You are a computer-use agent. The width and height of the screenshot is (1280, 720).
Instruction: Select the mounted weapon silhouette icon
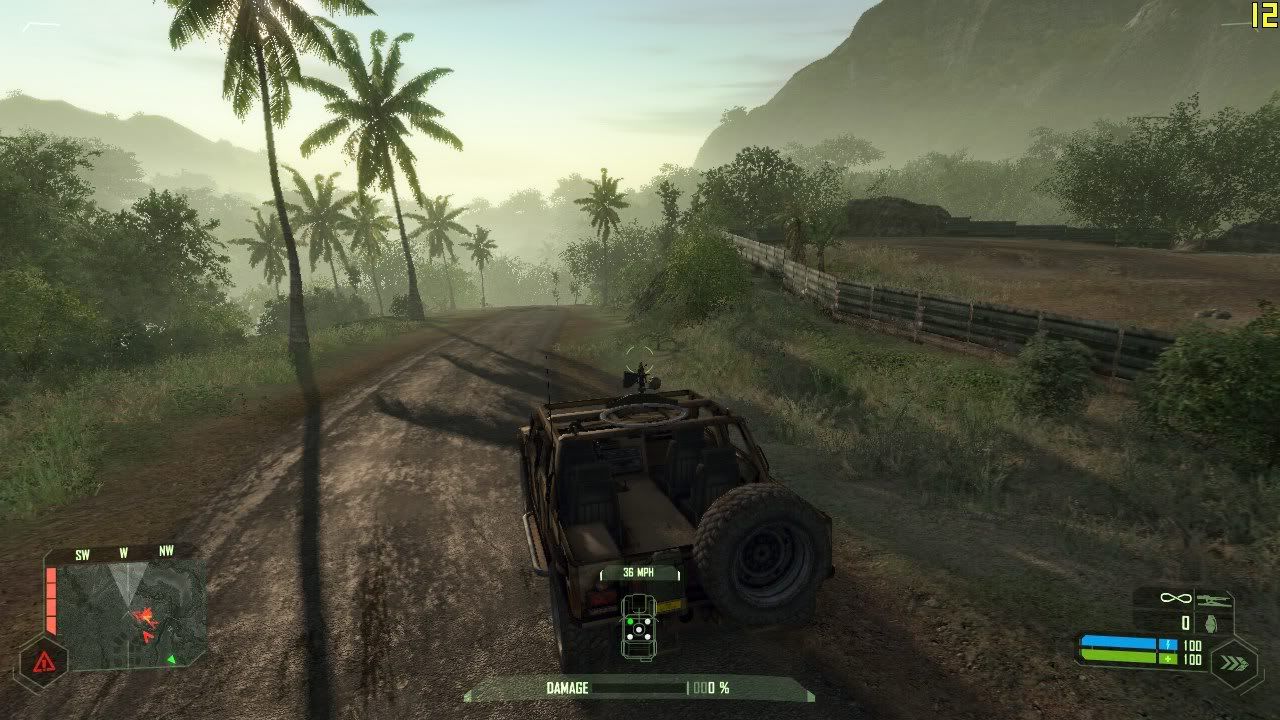1212,598
